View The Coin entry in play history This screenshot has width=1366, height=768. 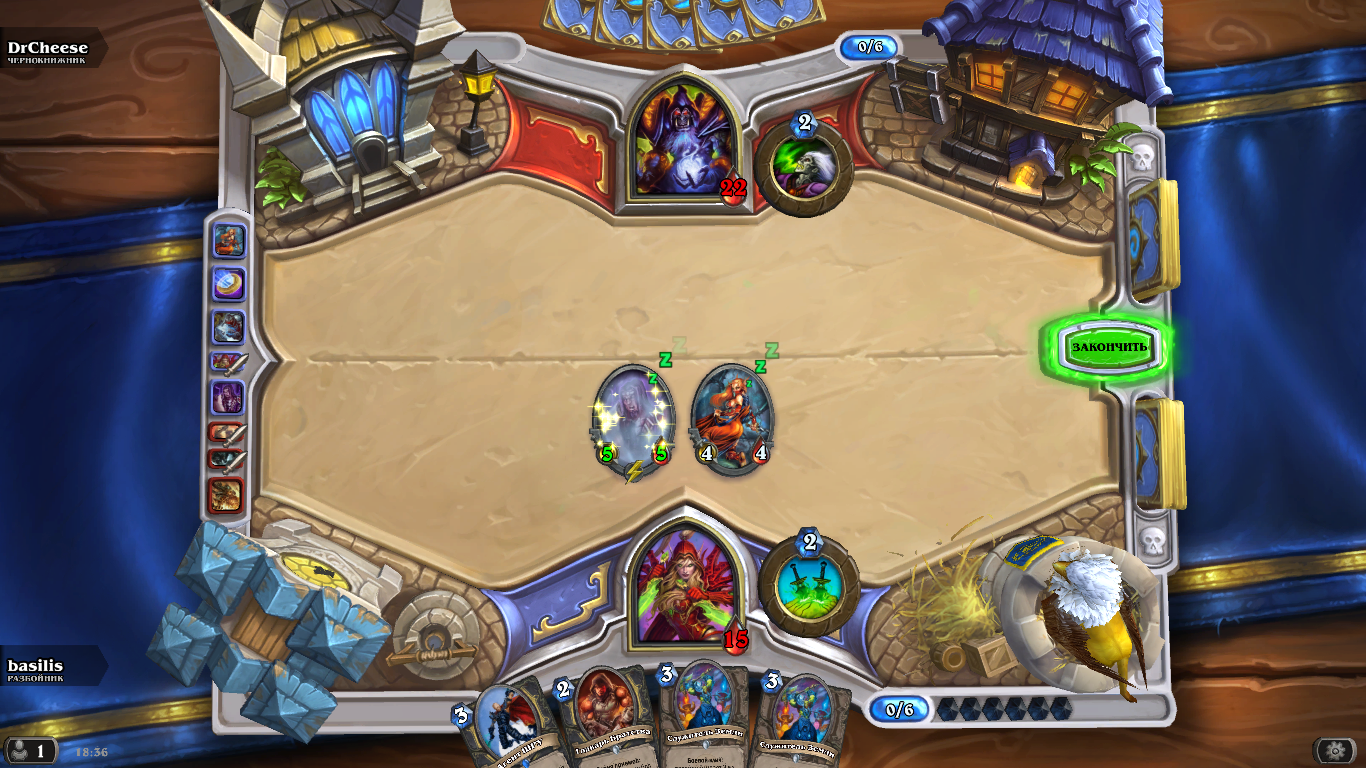(228, 284)
